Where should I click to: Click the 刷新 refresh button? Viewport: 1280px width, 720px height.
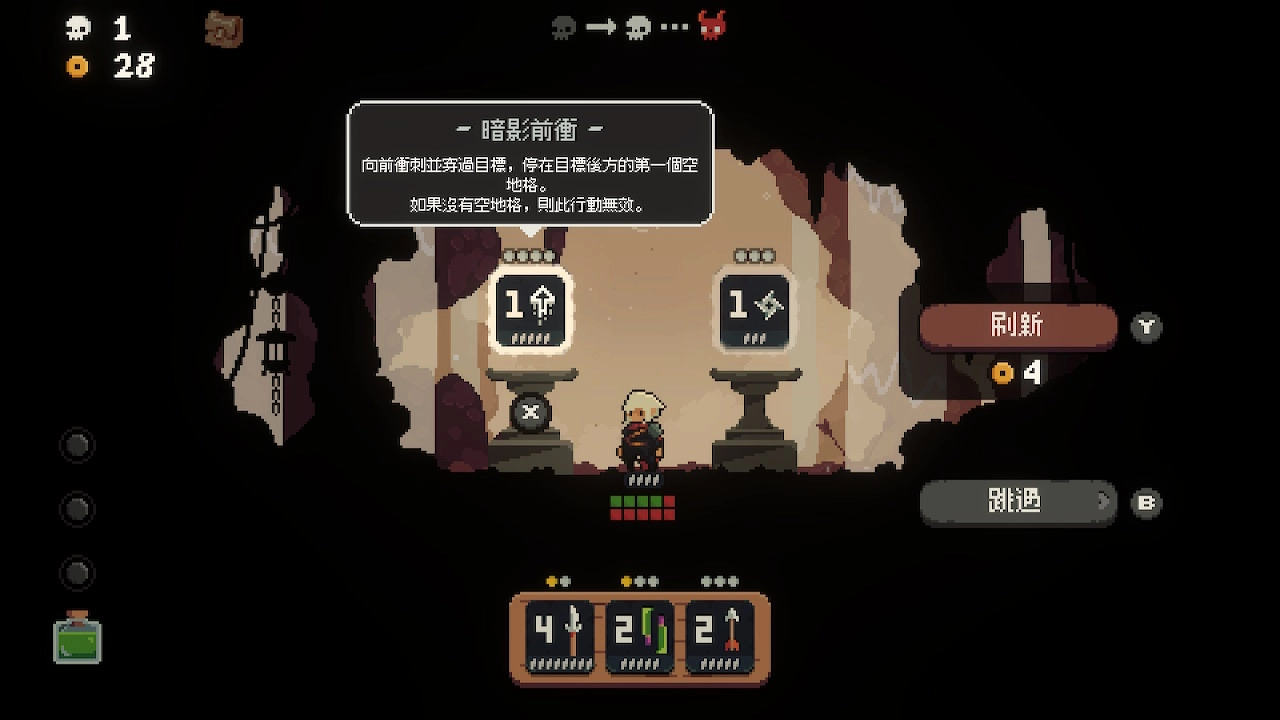pos(1017,326)
